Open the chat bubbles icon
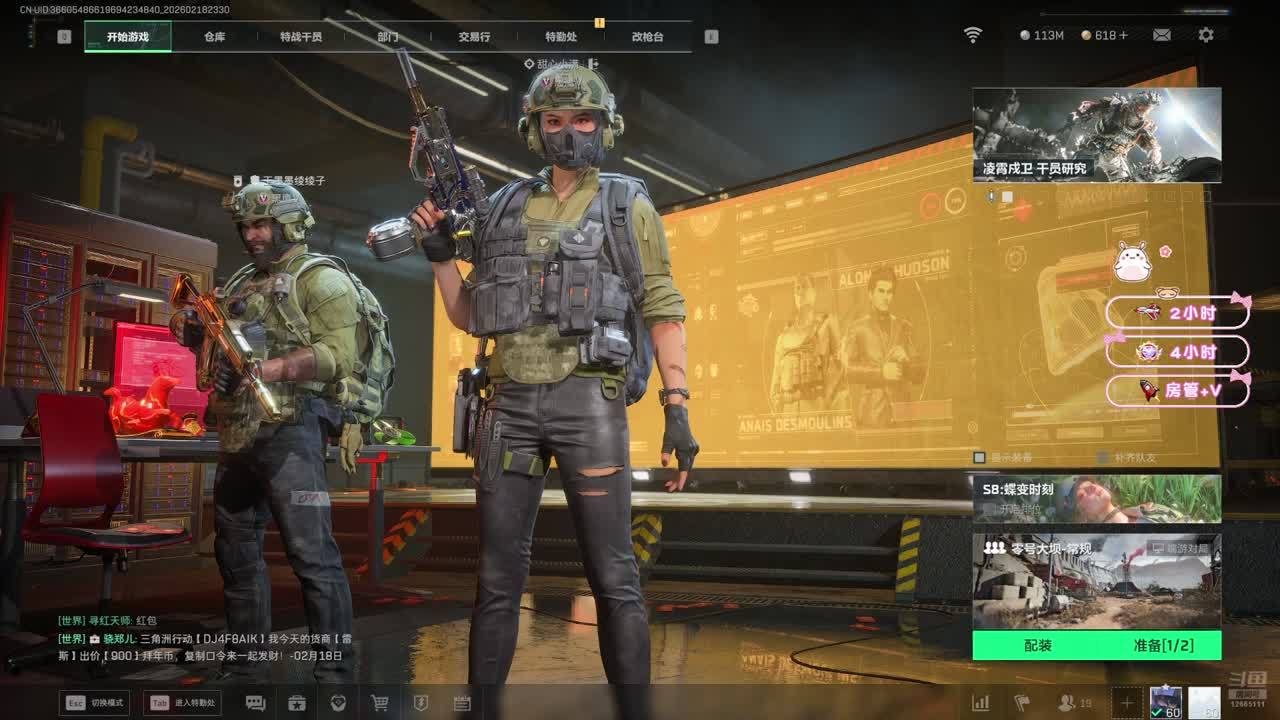1280x720 pixels. coord(255,703)
